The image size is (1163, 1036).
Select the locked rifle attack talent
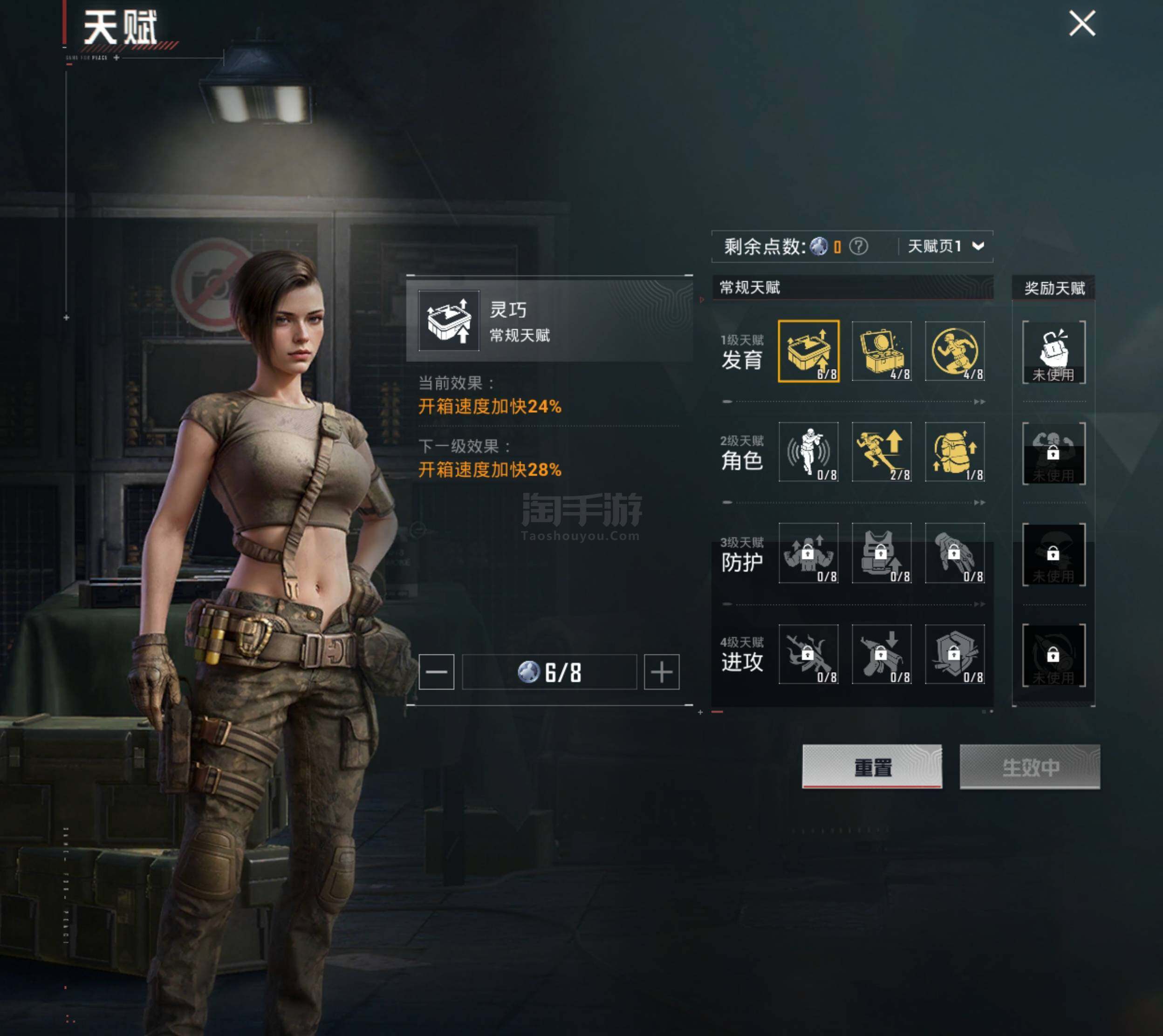(808, 654)
